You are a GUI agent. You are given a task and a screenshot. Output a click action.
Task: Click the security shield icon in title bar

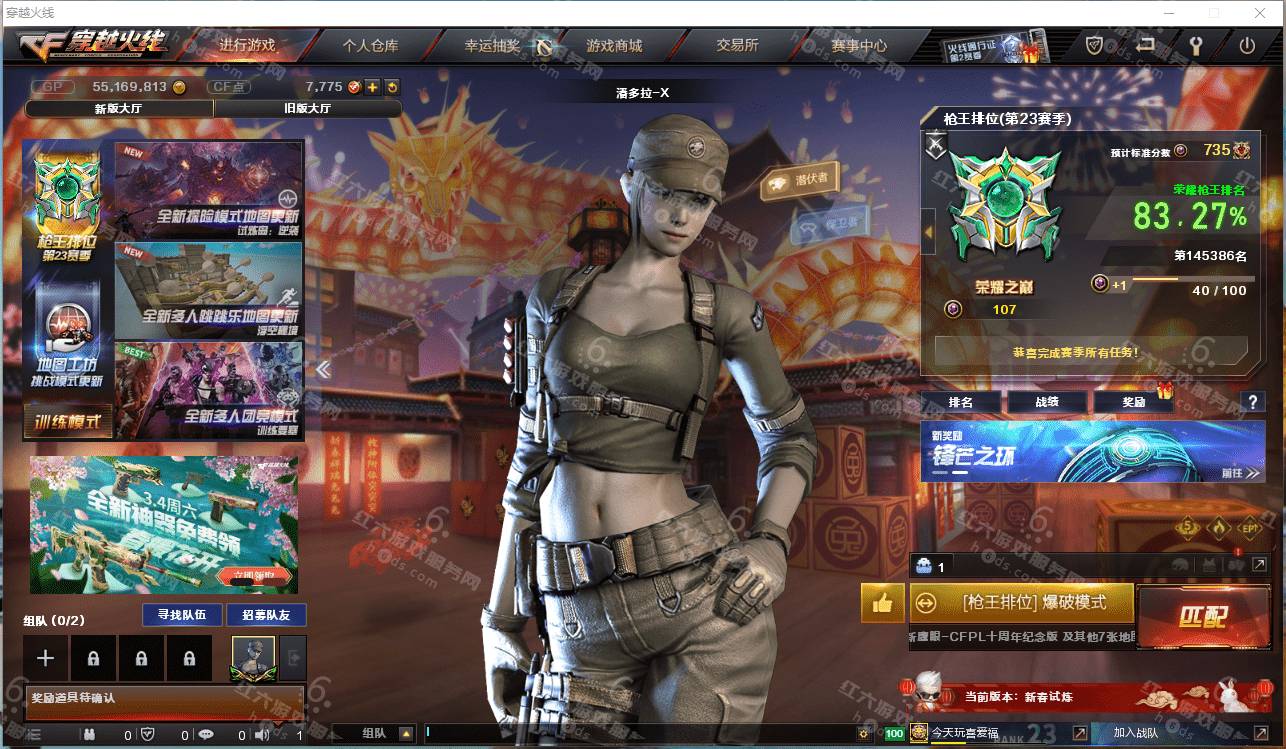point(1096,44)
